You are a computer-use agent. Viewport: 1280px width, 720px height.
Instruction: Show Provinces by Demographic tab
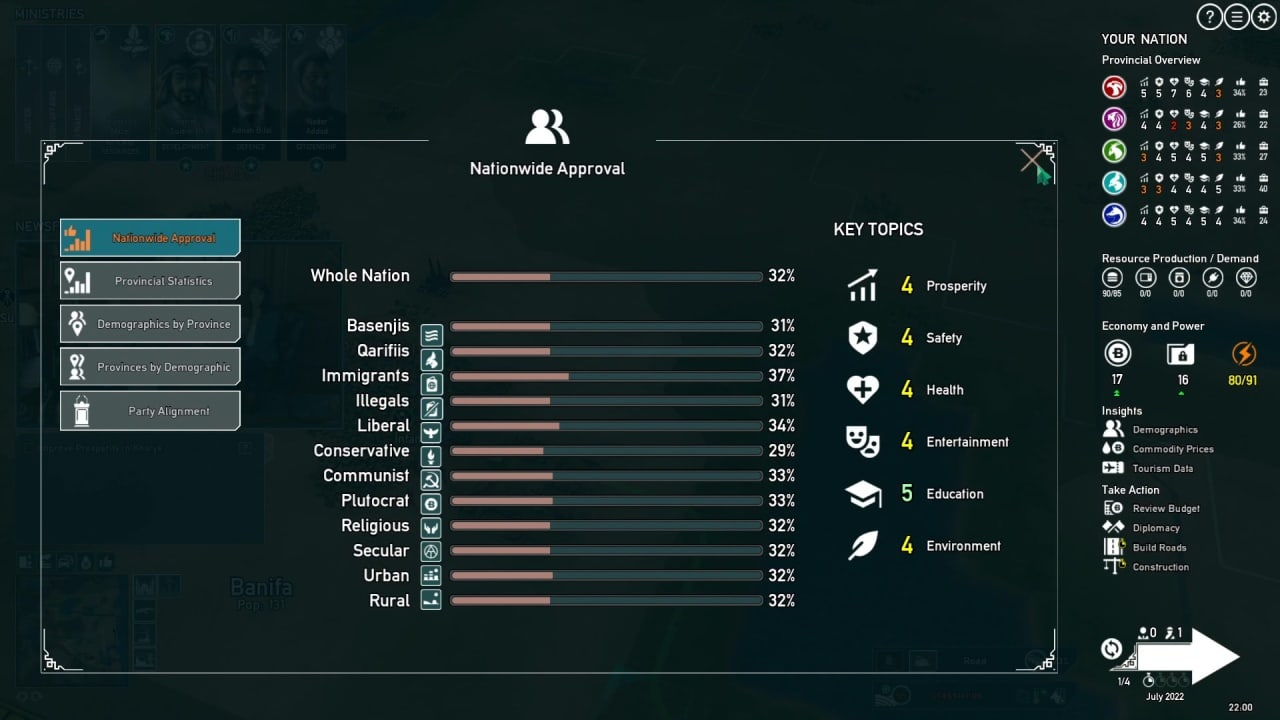coord(150,367)
